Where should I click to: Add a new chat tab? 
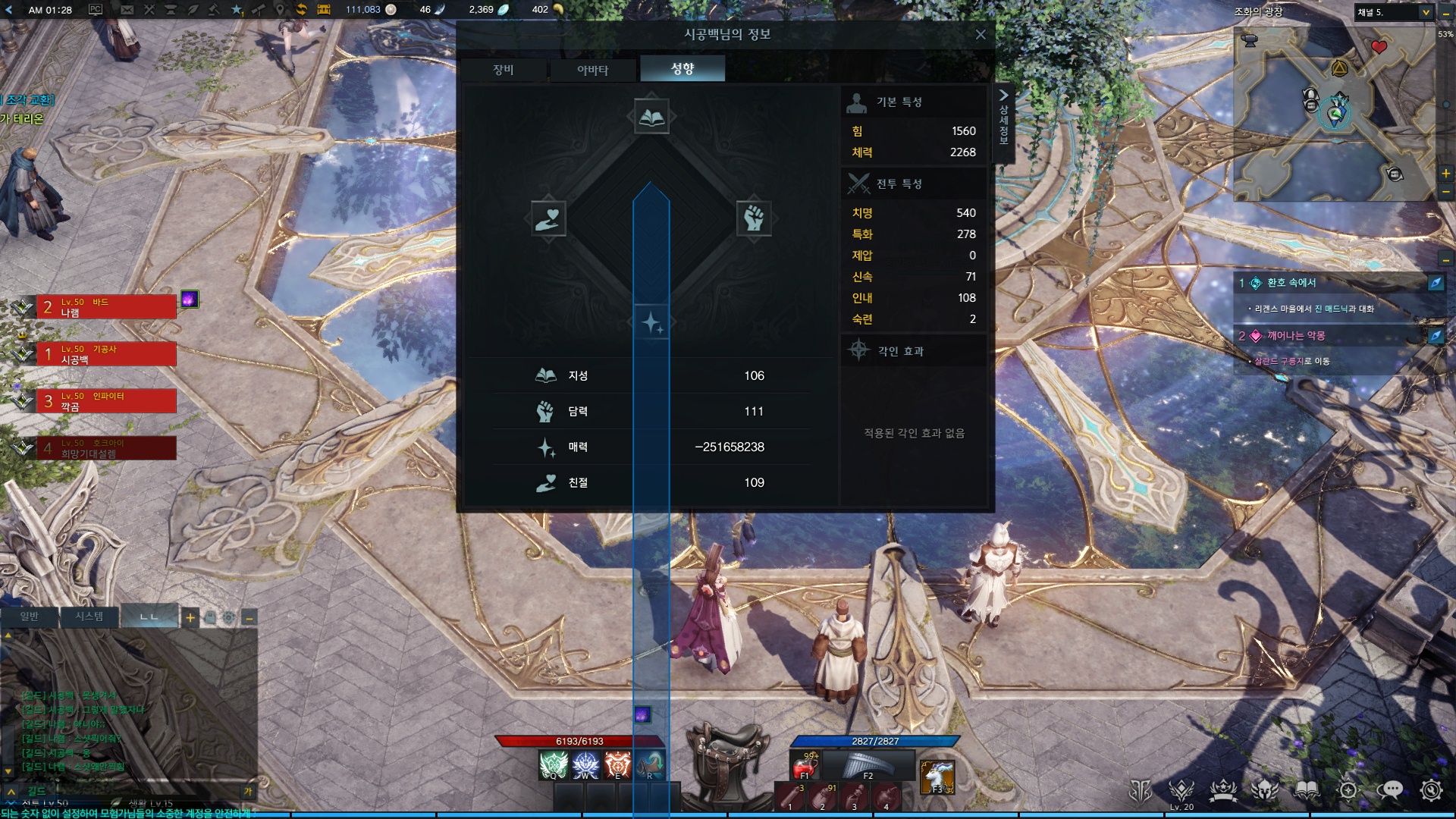190,617
